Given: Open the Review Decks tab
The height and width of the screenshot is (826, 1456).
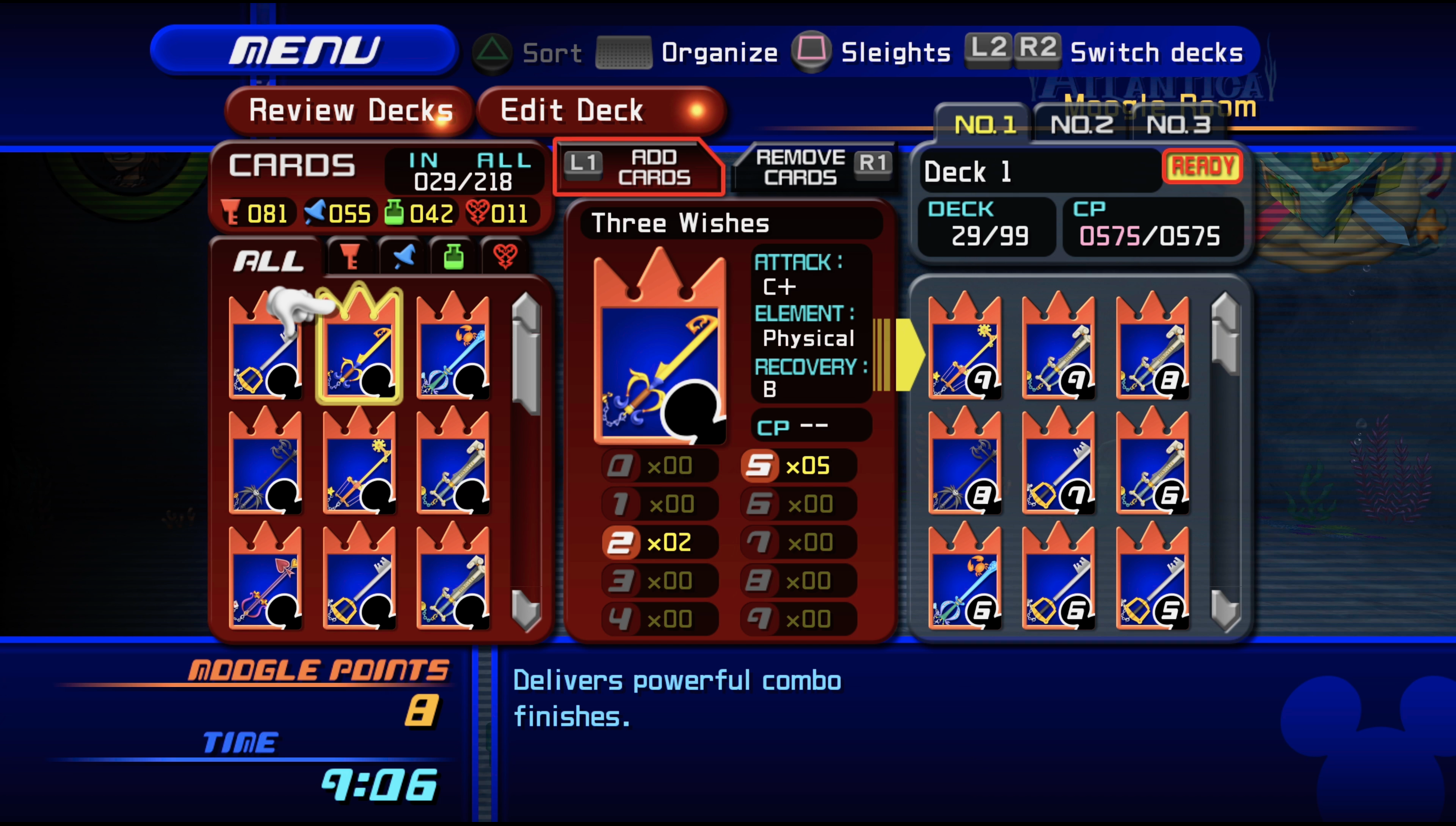Looking at the screenshot, I should 351,110.
